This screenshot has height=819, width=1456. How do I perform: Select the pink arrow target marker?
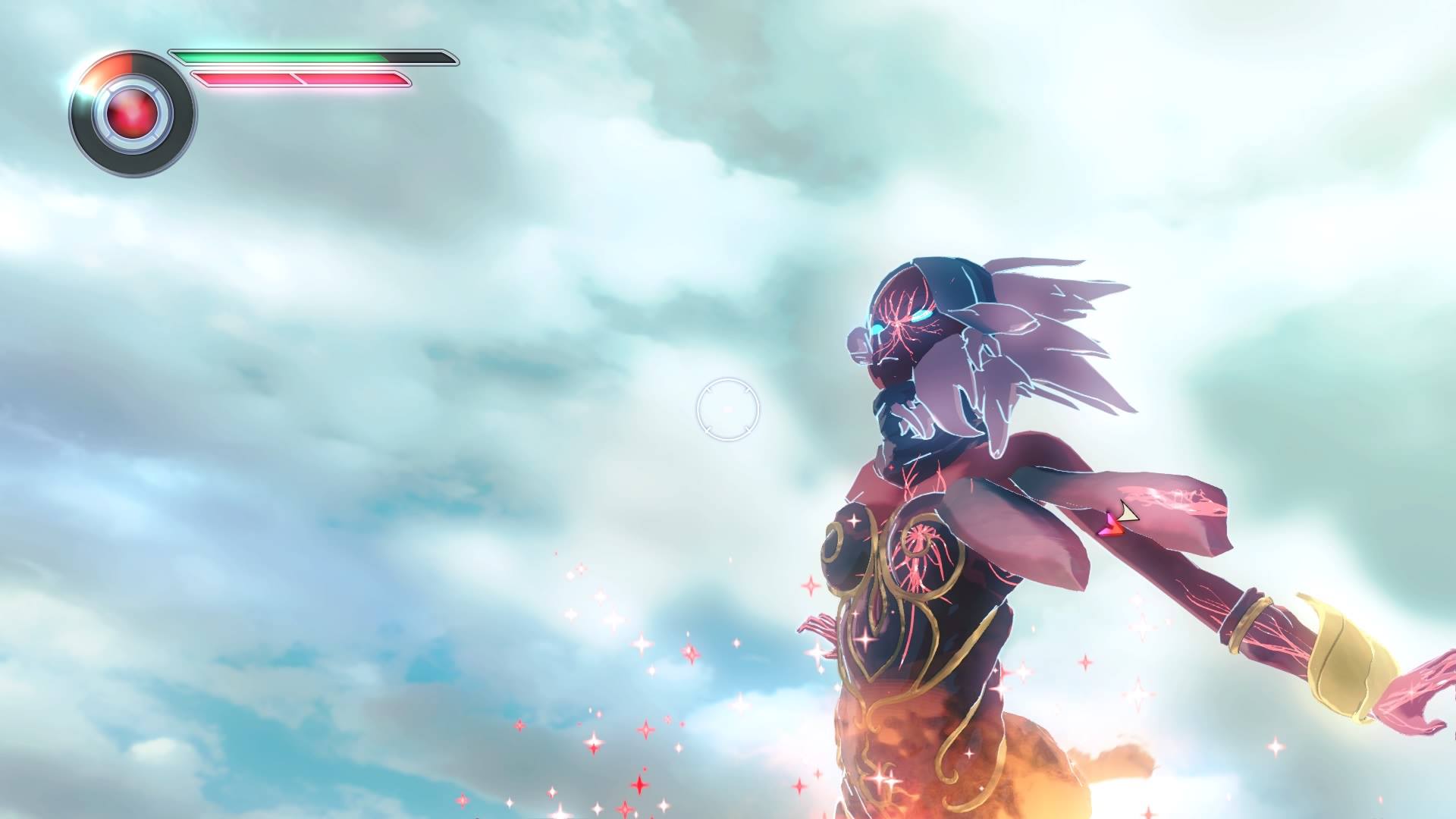[x=1111, y=523]
